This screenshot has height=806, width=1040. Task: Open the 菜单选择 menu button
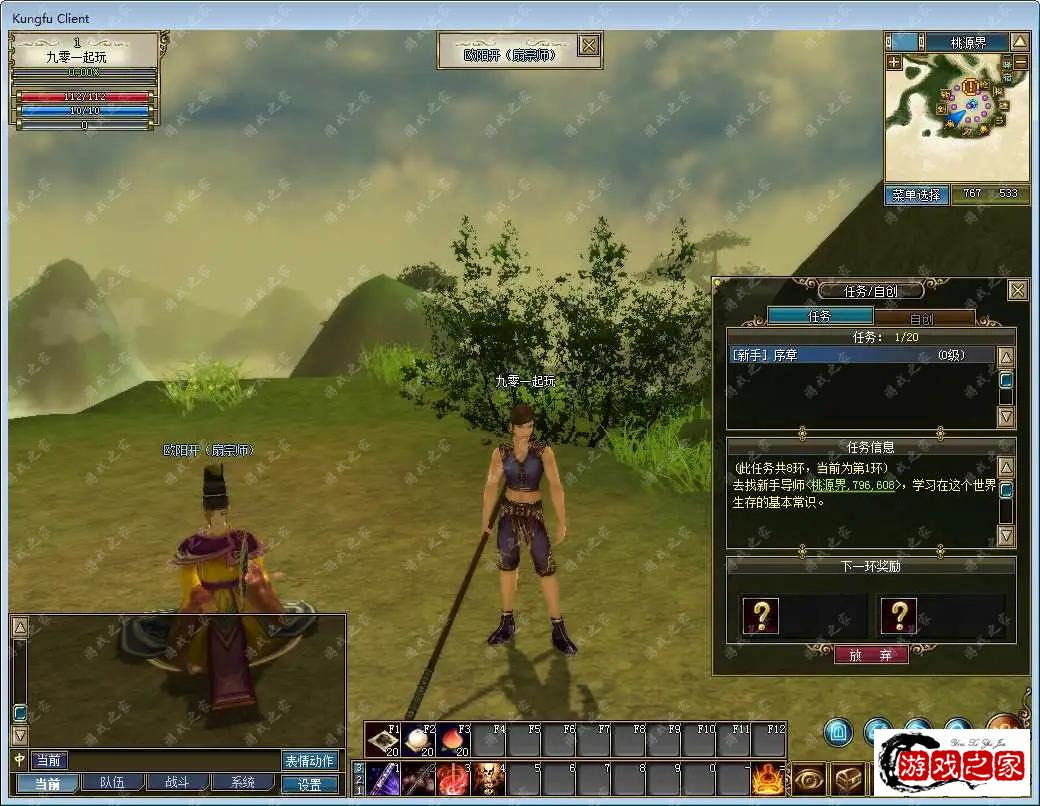point(916,195)
